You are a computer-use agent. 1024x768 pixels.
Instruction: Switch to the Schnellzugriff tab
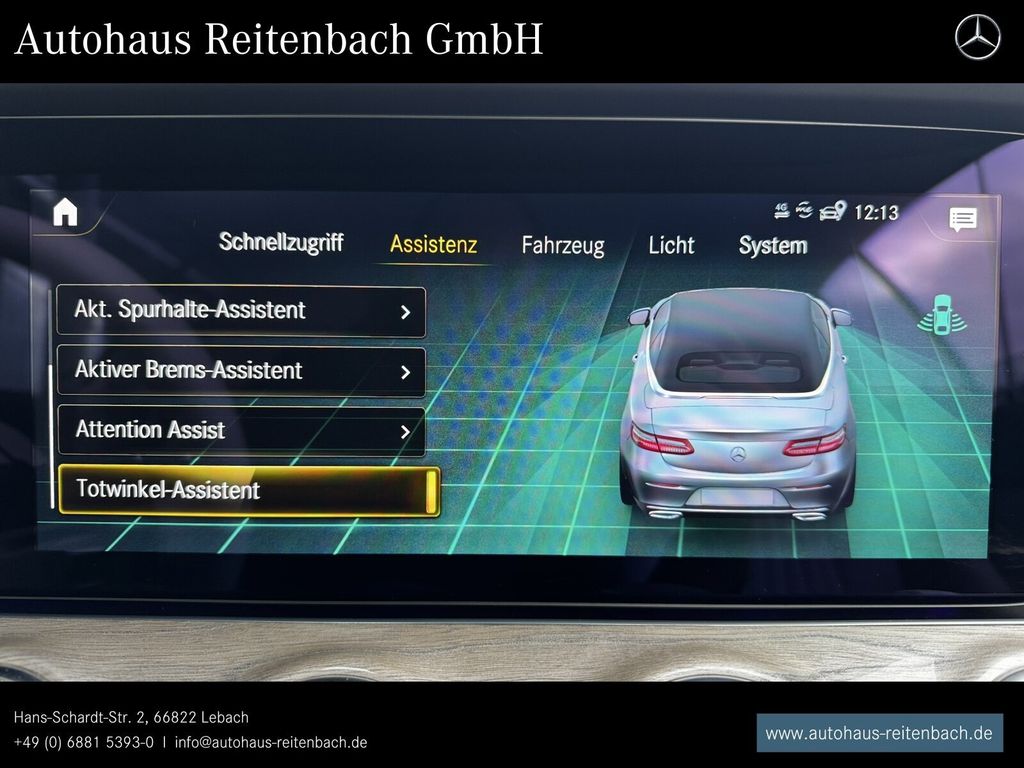coord(281,242)
